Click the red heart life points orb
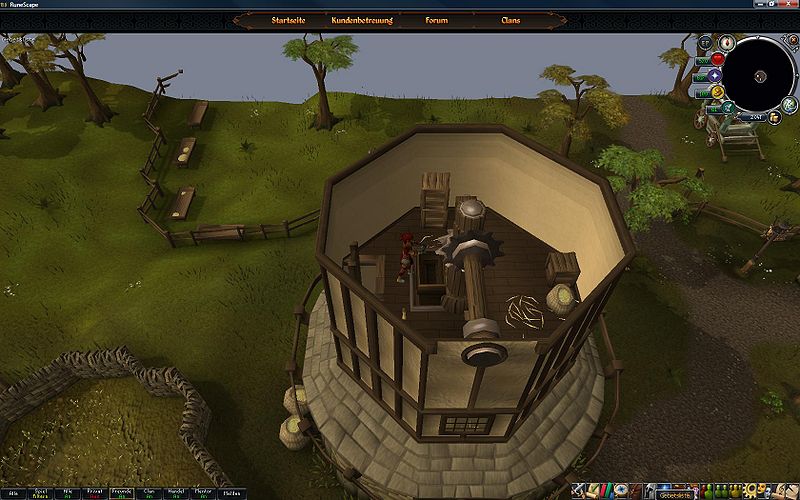 717,59
